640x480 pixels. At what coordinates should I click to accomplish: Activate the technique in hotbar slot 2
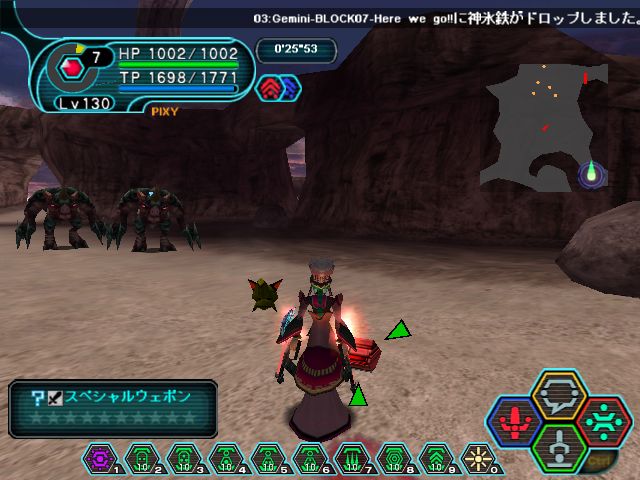(x=142, y=459)
